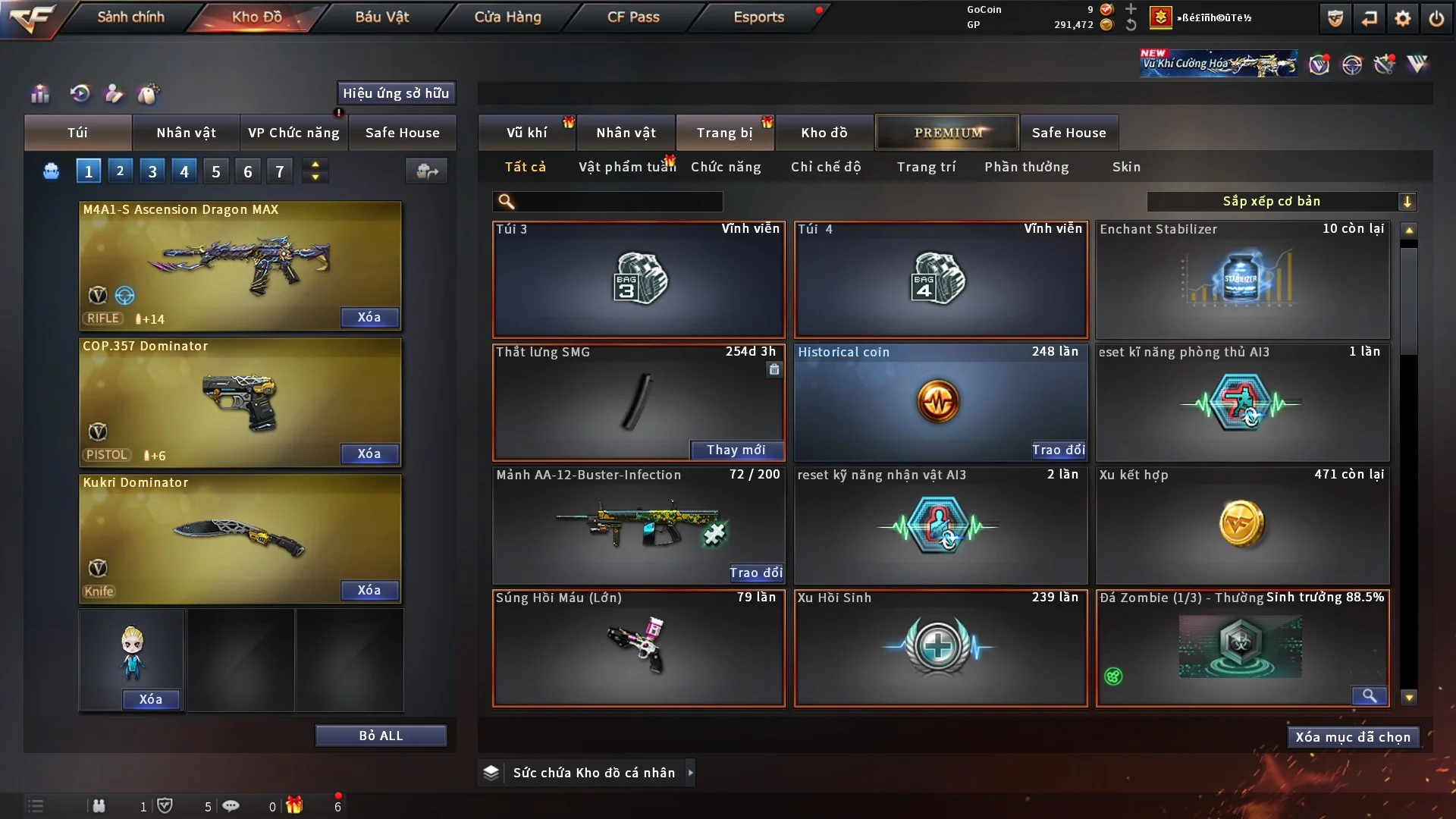Switch to the Vũ khí tab
Viewport: 1456px width, 819px height.
[x=526, y=133]
